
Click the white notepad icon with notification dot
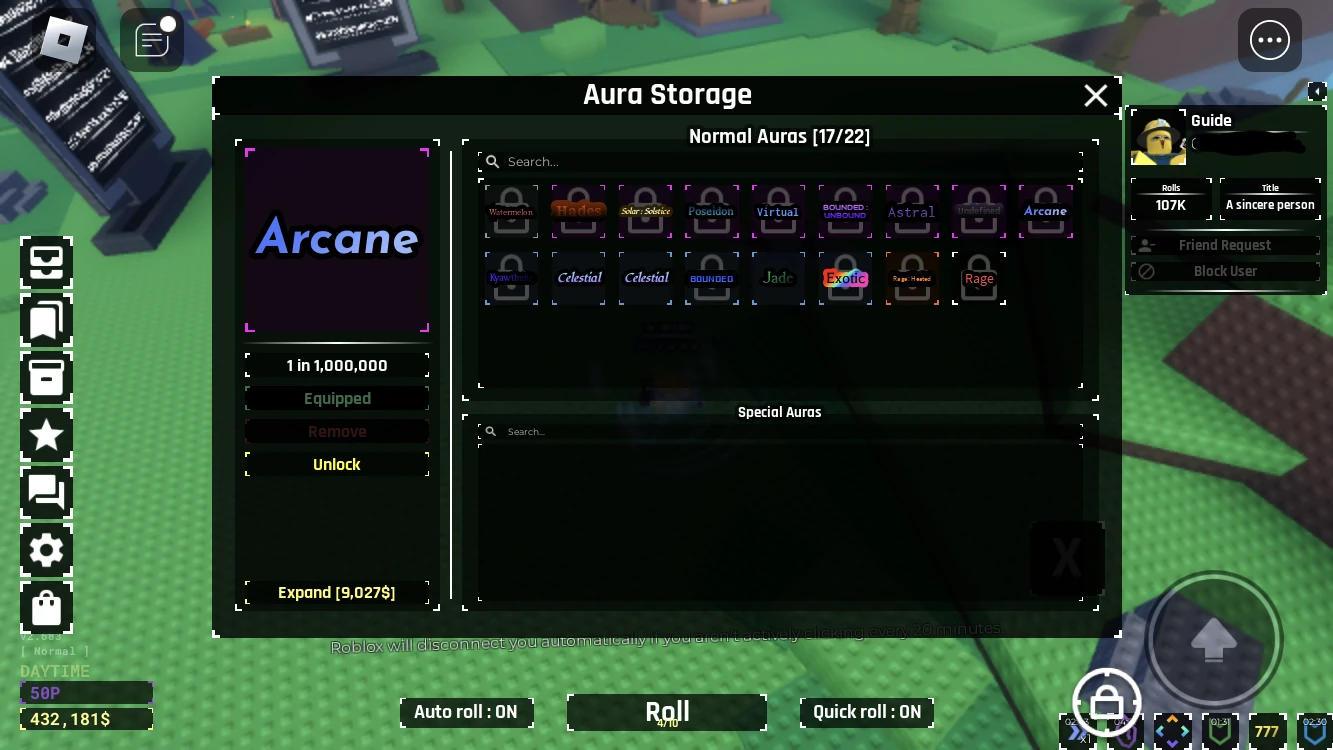coord(152,40)
